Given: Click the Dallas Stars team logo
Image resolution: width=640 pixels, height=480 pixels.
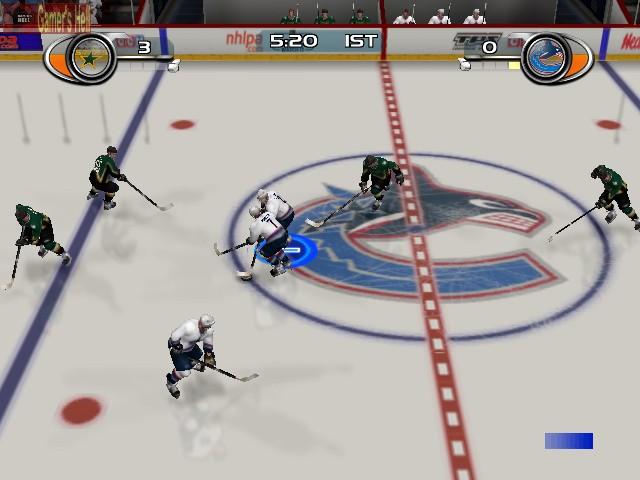Looking at the screenshot, I should (93, 59).
